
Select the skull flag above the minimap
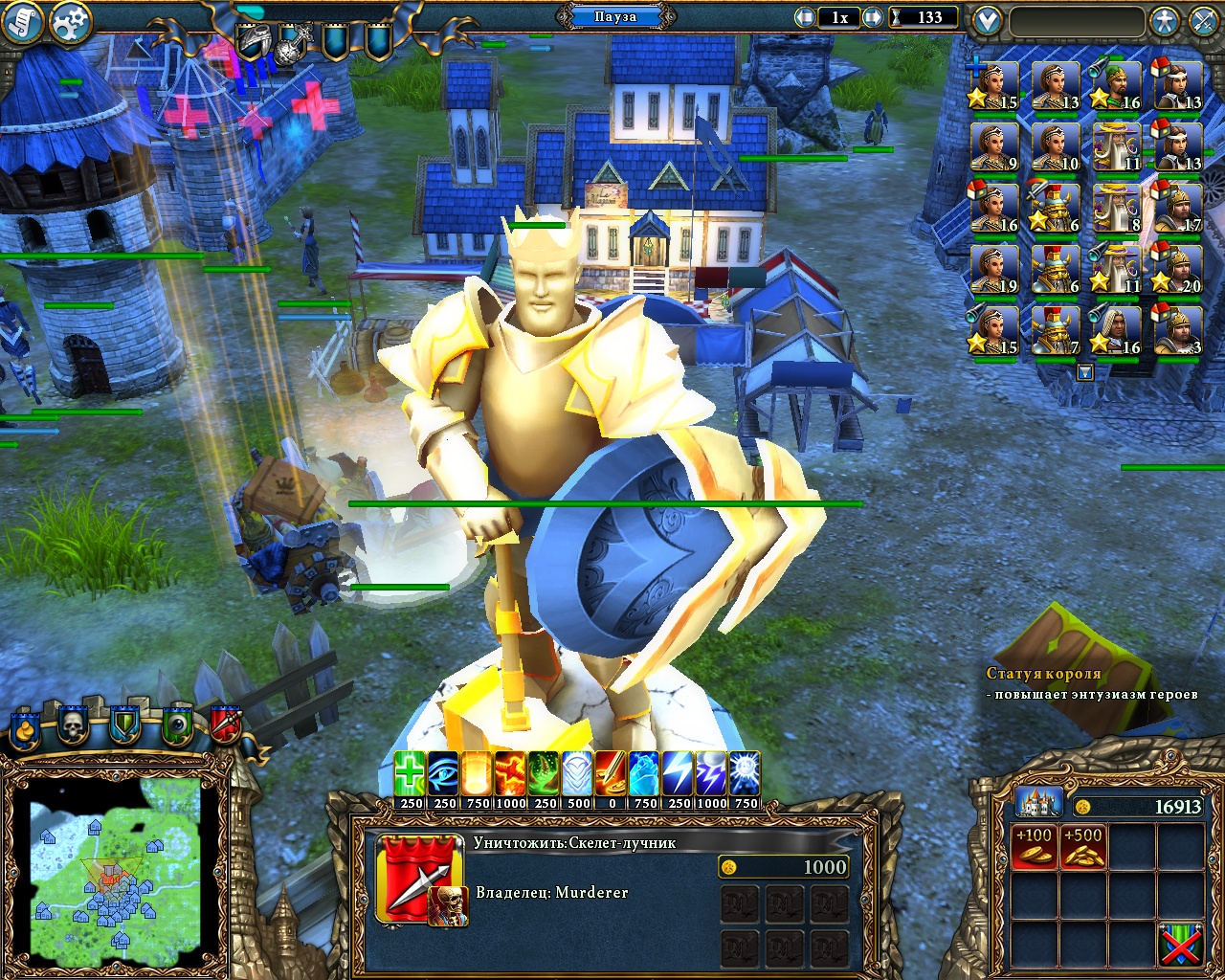pyautogui.click(x=73, y=726)
